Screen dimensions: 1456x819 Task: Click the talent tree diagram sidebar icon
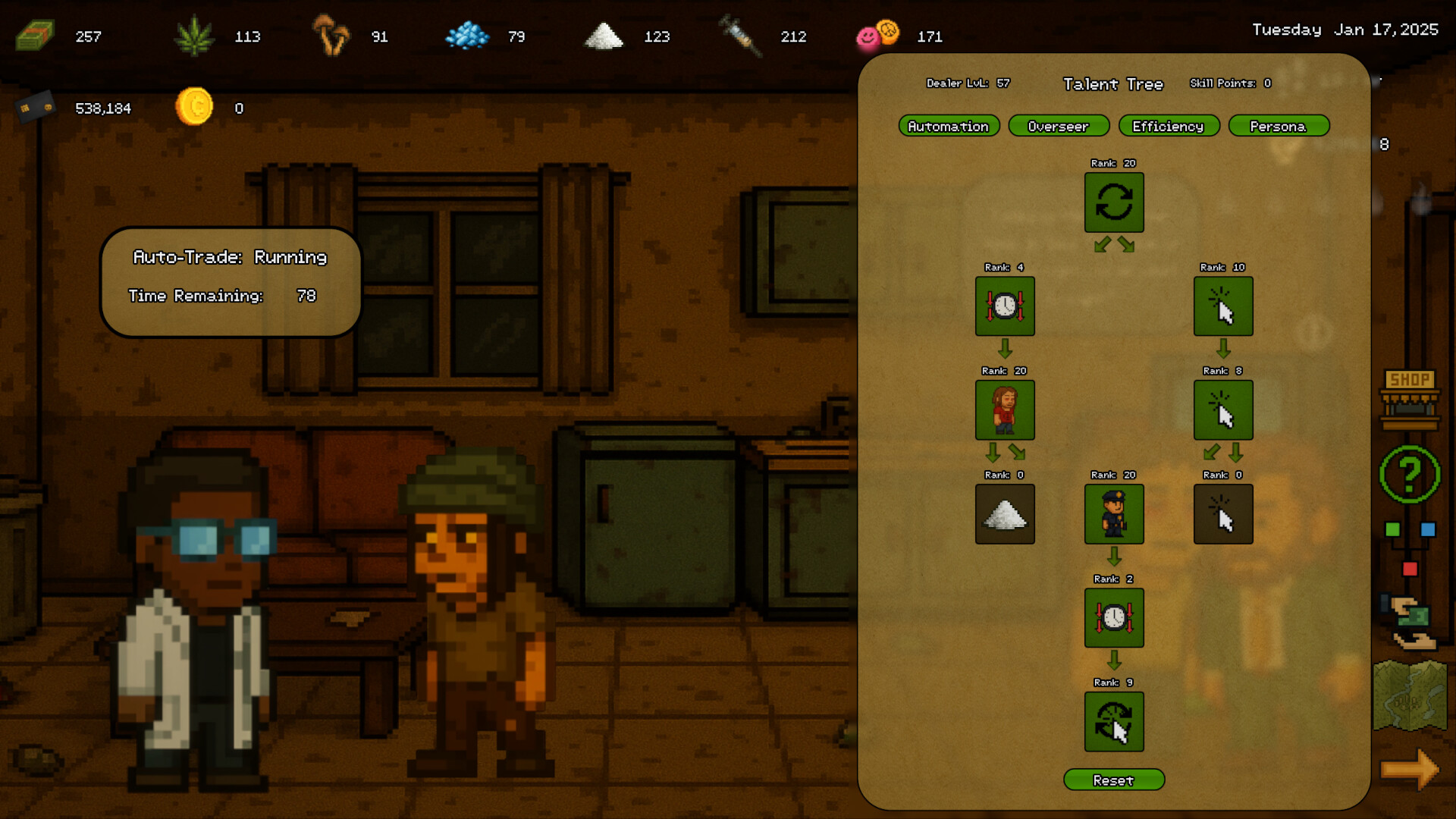[x=1410, y=548]
